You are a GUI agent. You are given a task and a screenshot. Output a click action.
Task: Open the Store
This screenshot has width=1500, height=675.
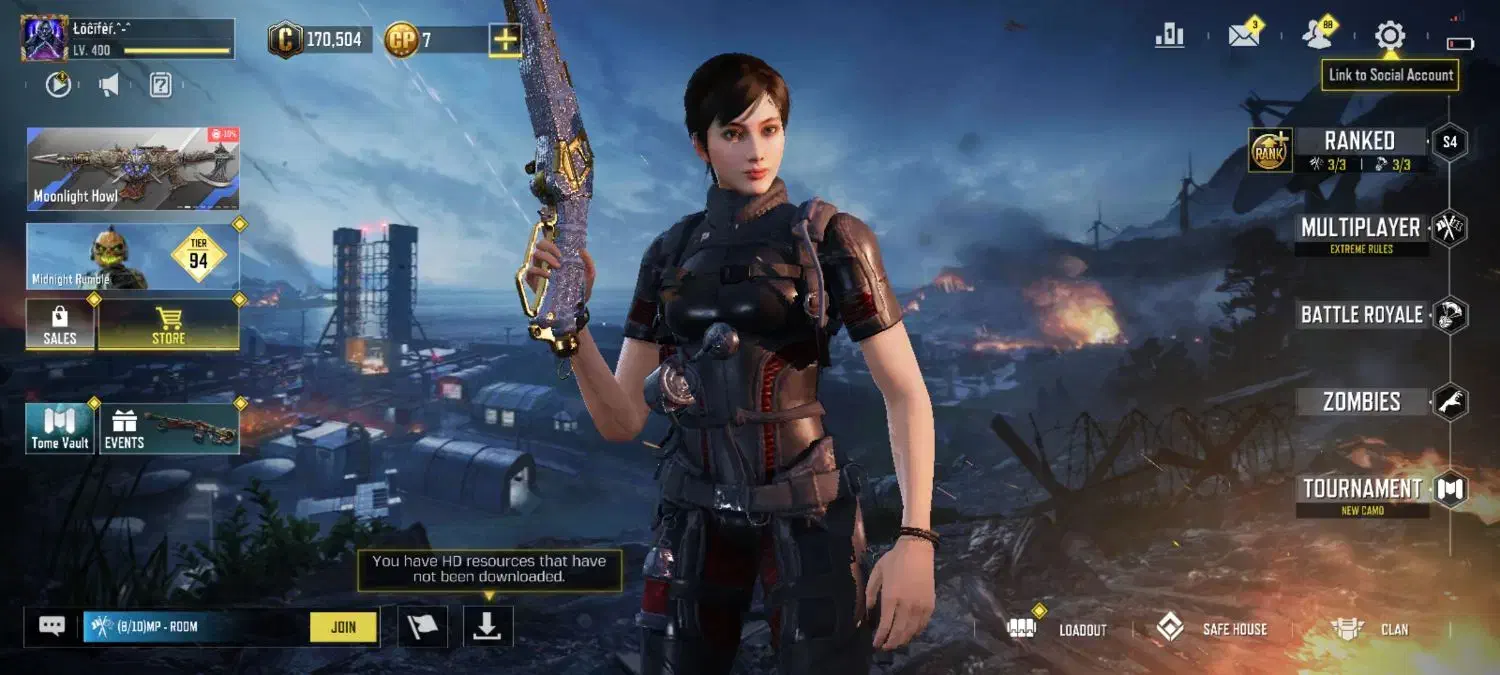[x=168, y=325]
